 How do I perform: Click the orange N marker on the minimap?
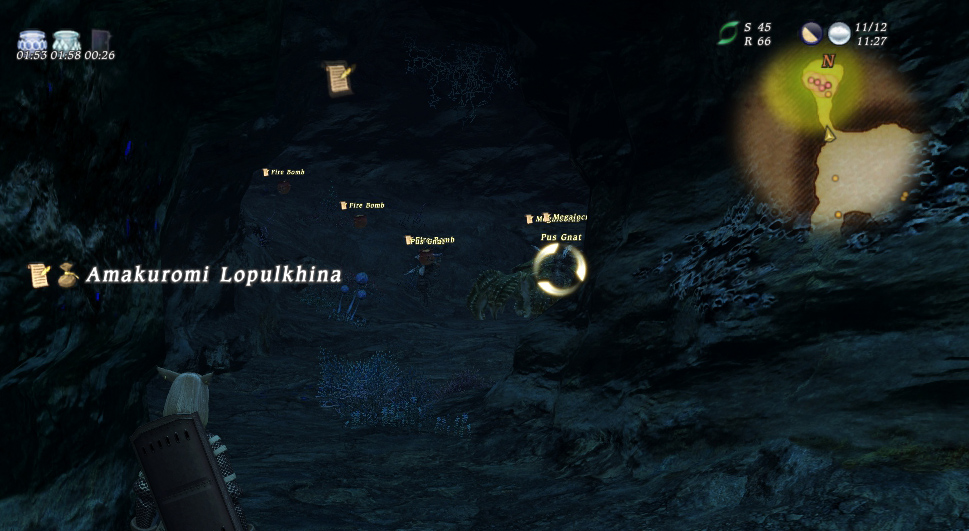827,62
